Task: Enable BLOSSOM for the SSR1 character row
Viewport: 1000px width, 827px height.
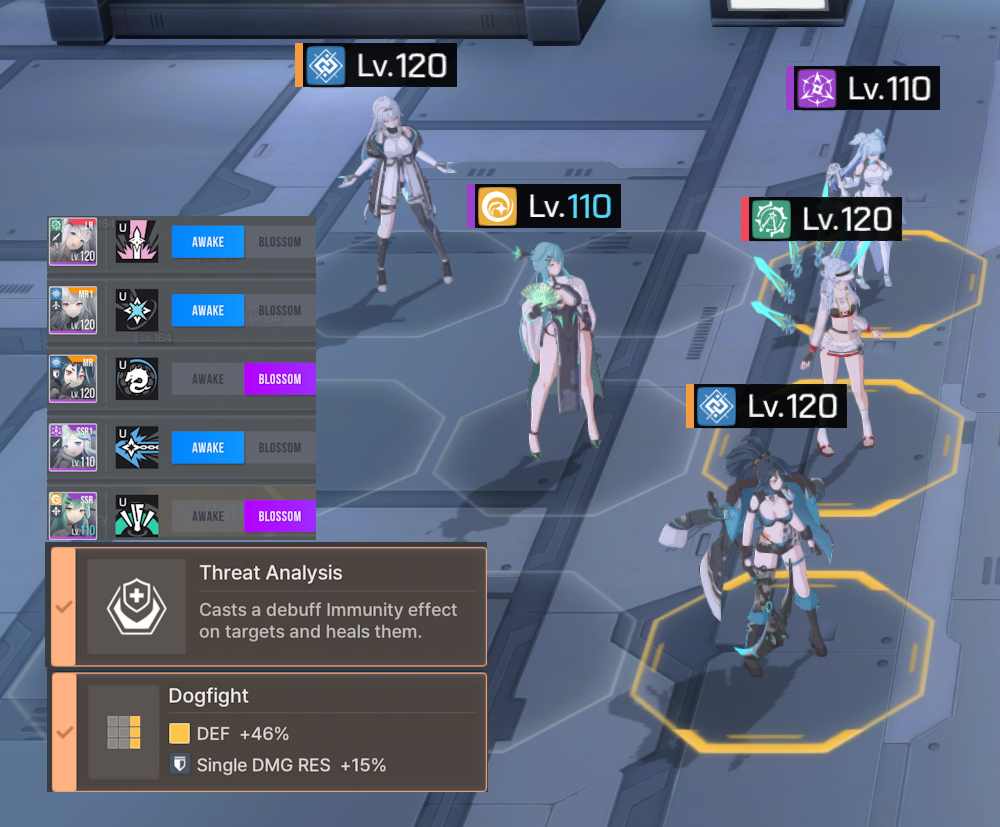Action: point(280,447)
